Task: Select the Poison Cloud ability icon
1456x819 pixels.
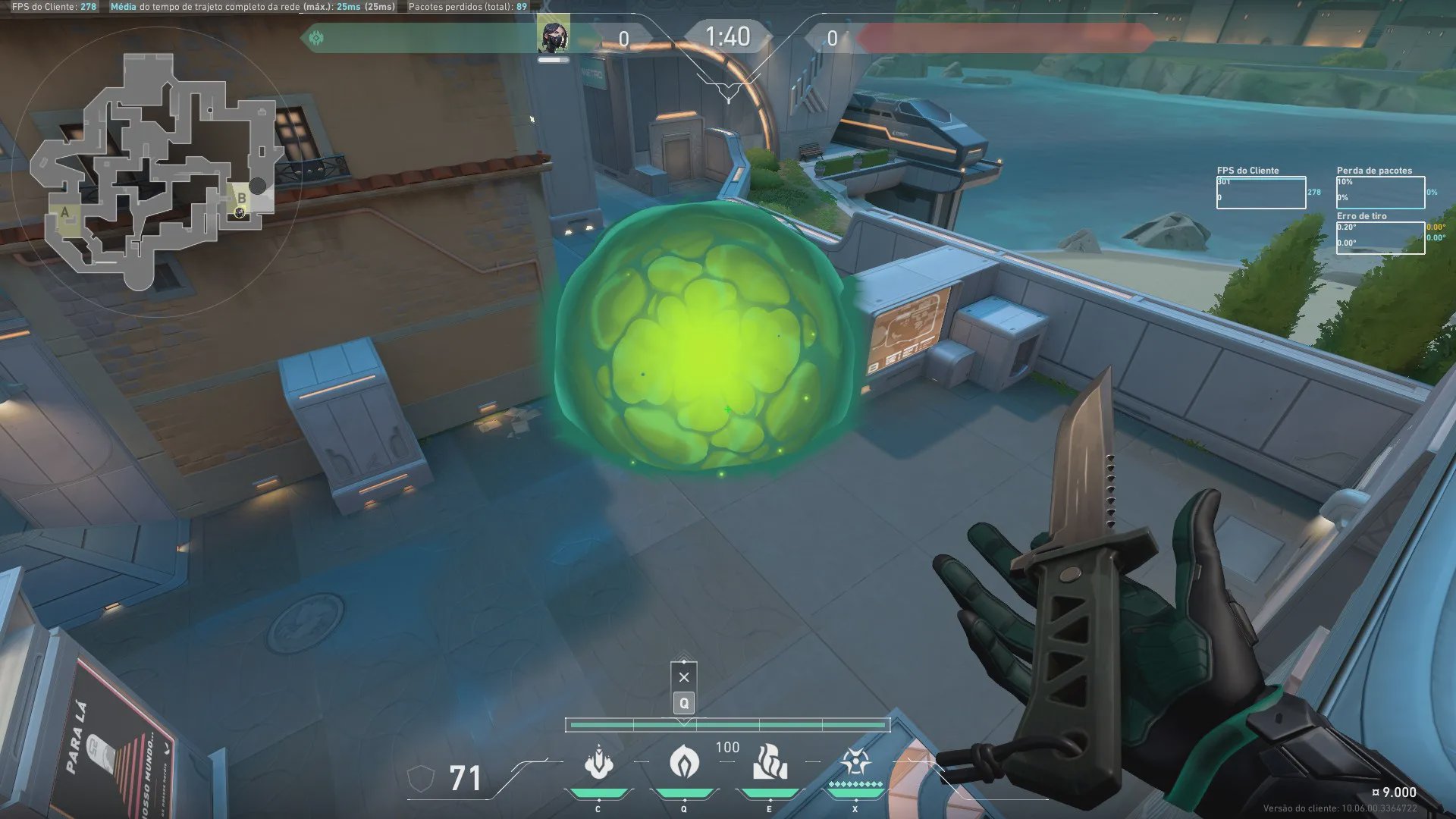Action: 684,762
